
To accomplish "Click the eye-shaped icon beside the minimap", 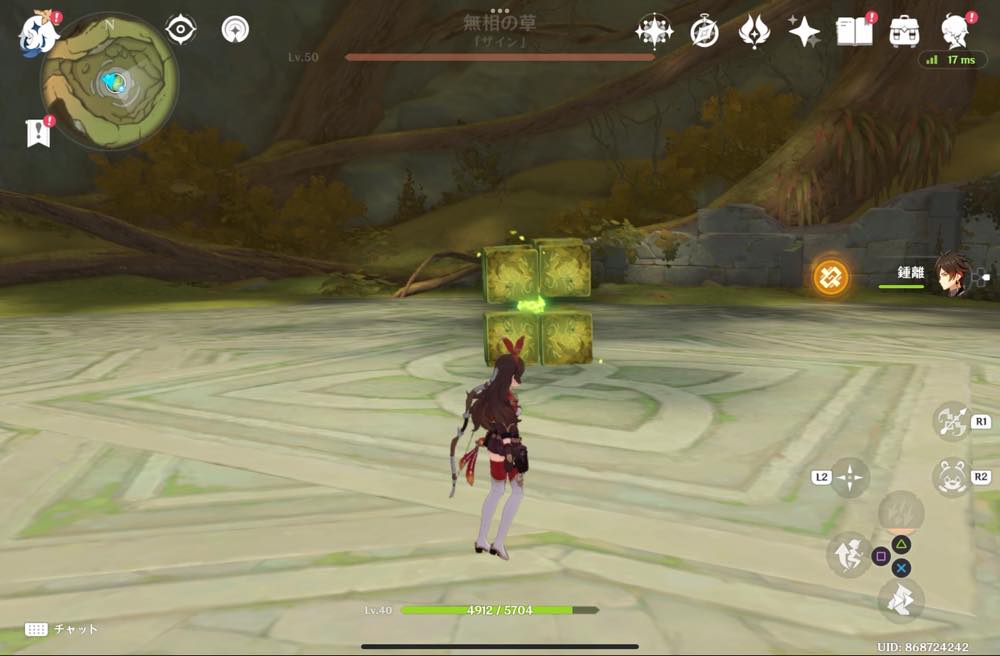I will (x=181, y=30).
